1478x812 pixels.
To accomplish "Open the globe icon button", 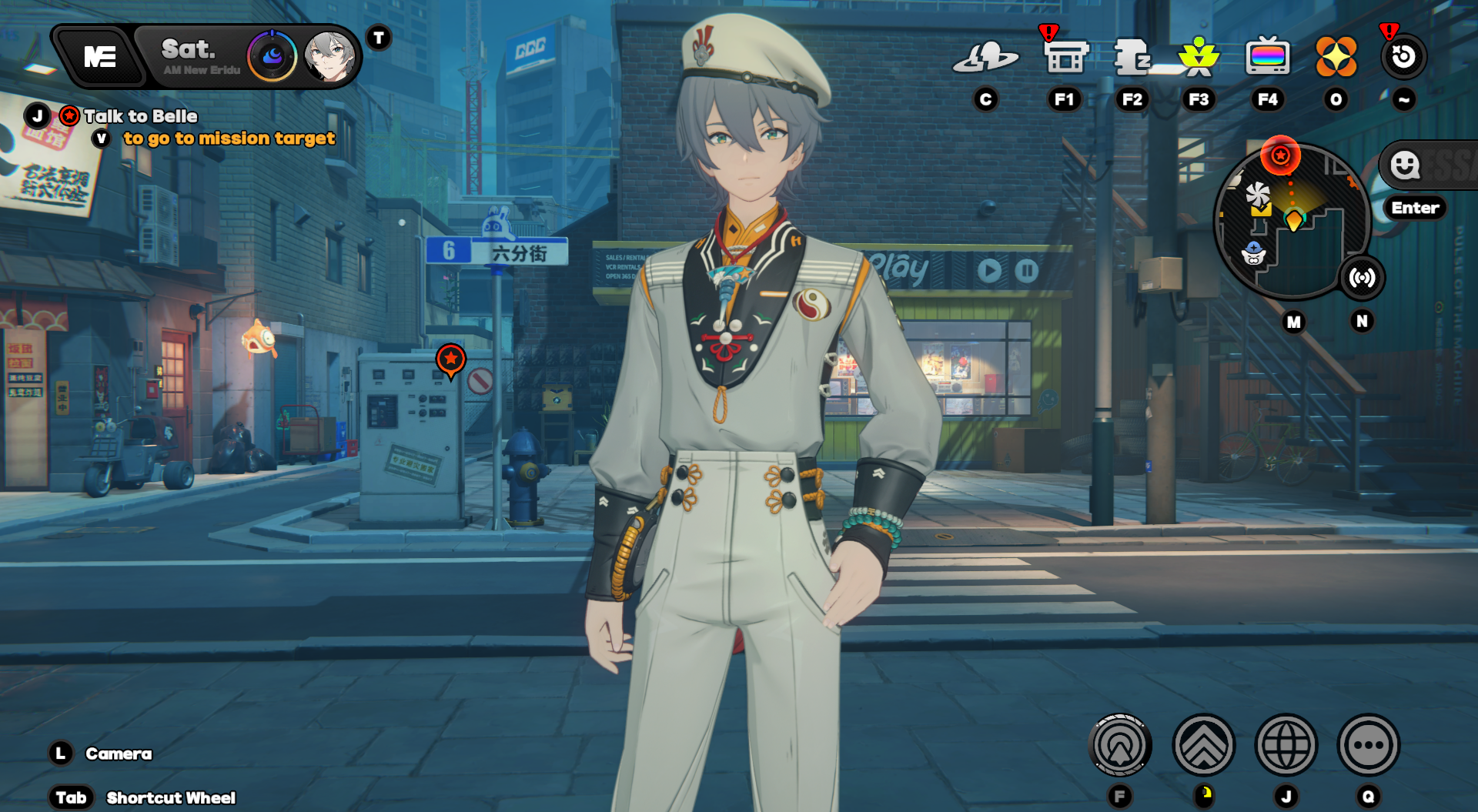I will click(1286, 745).
